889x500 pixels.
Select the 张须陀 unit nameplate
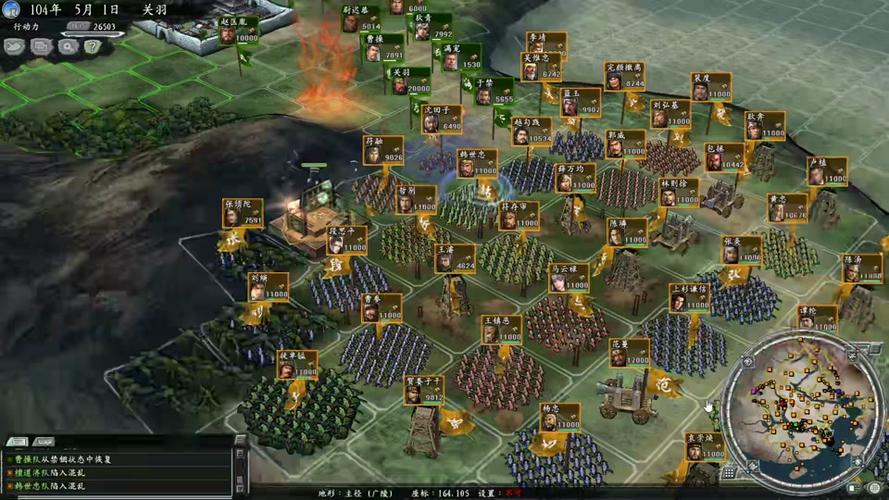tap(243, 213)
